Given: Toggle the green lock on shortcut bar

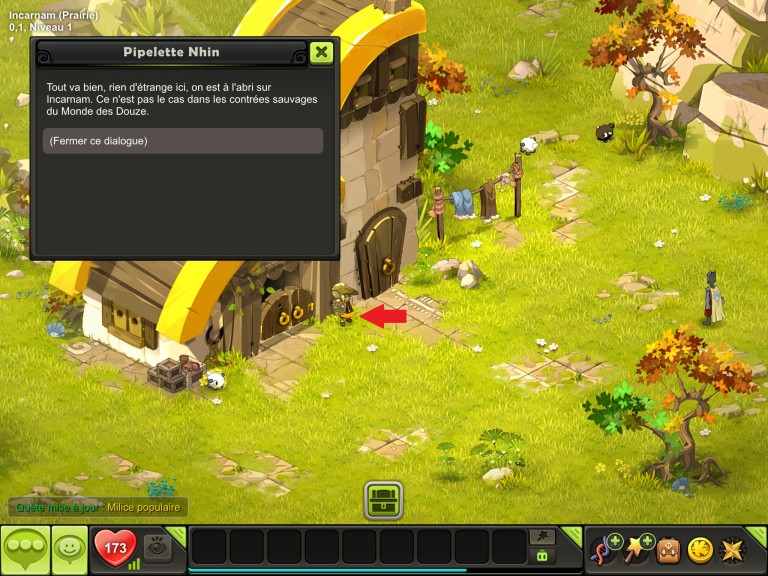Looking at the screenshot, I should click(x=542, y=556).
